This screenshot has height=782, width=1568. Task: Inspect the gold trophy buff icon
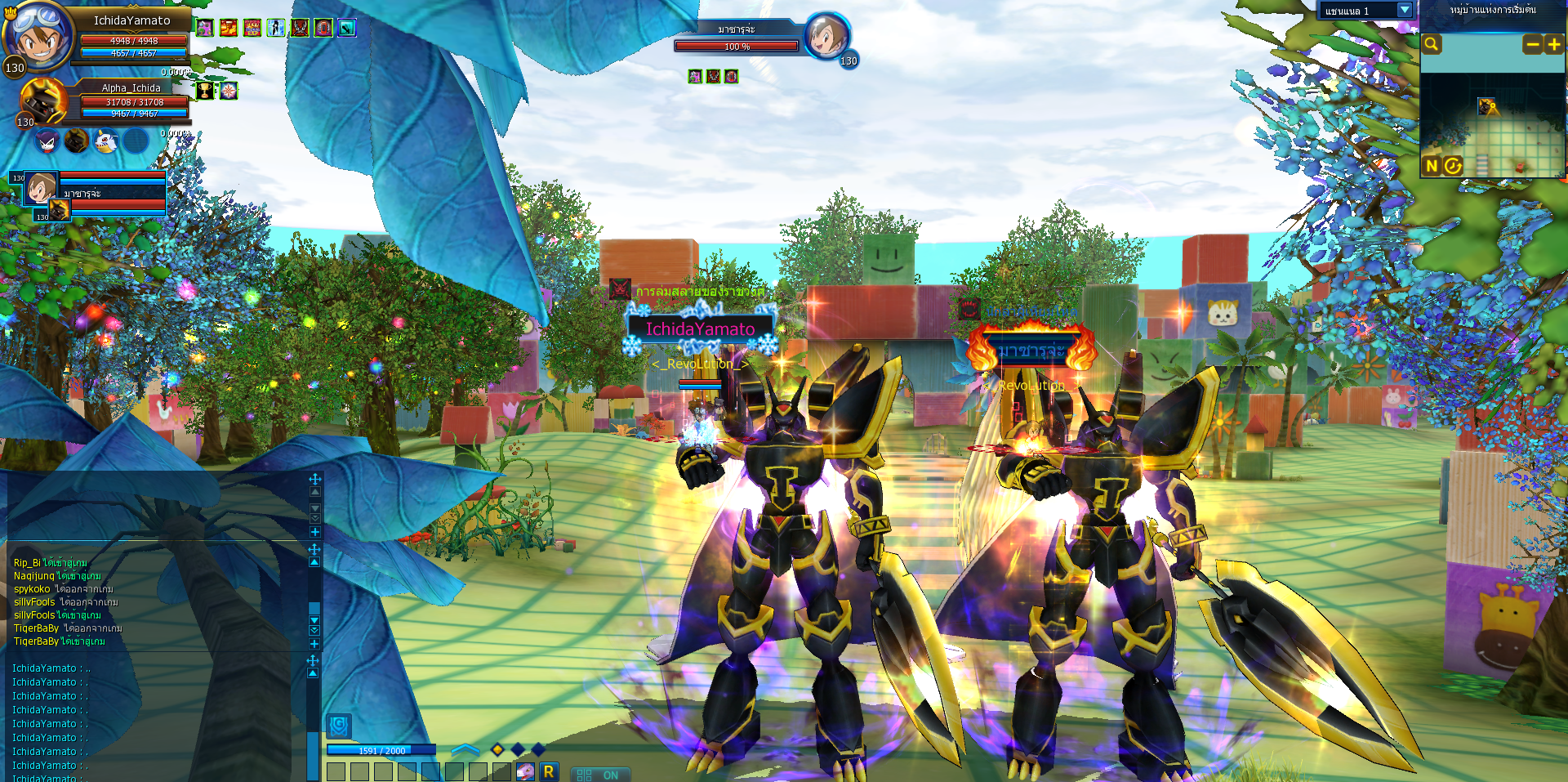point(205,91)
